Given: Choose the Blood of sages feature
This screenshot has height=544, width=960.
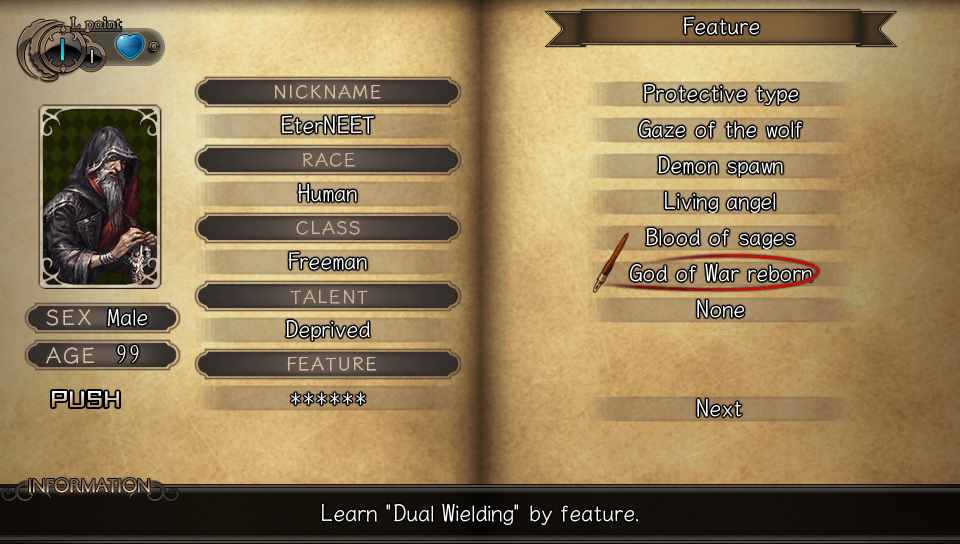Looking at the screenshot, I should click(720, 238).
